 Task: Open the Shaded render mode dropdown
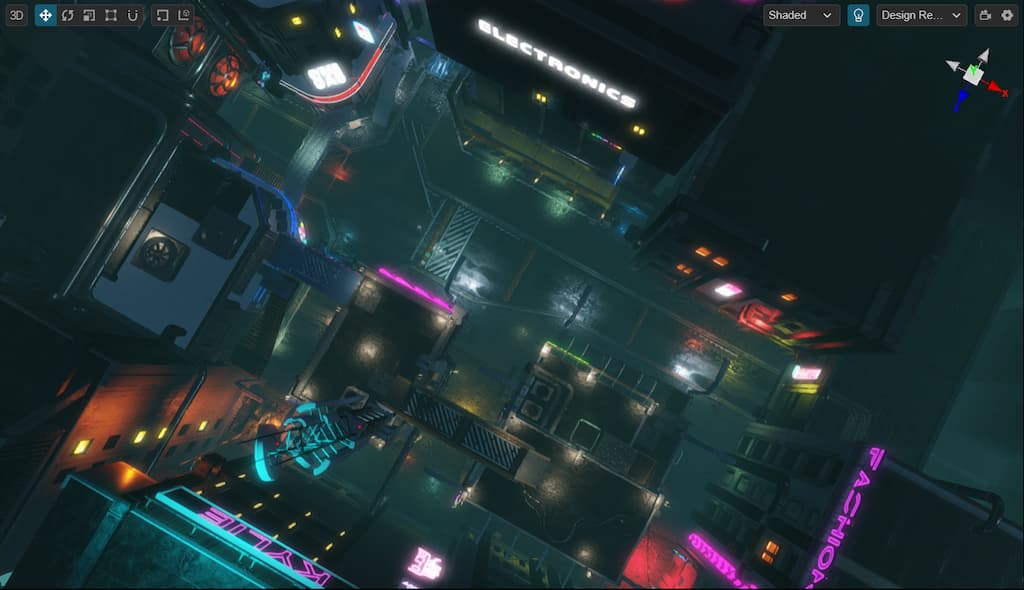tap(801, 15)
